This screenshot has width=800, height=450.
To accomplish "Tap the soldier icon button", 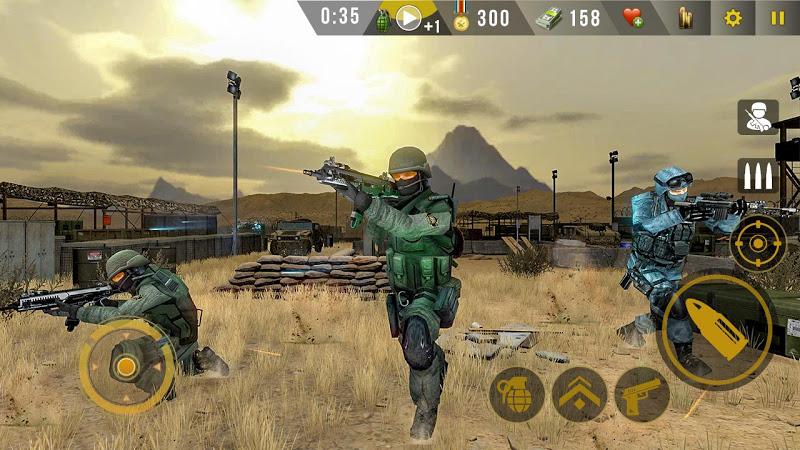I will point(757,117).
